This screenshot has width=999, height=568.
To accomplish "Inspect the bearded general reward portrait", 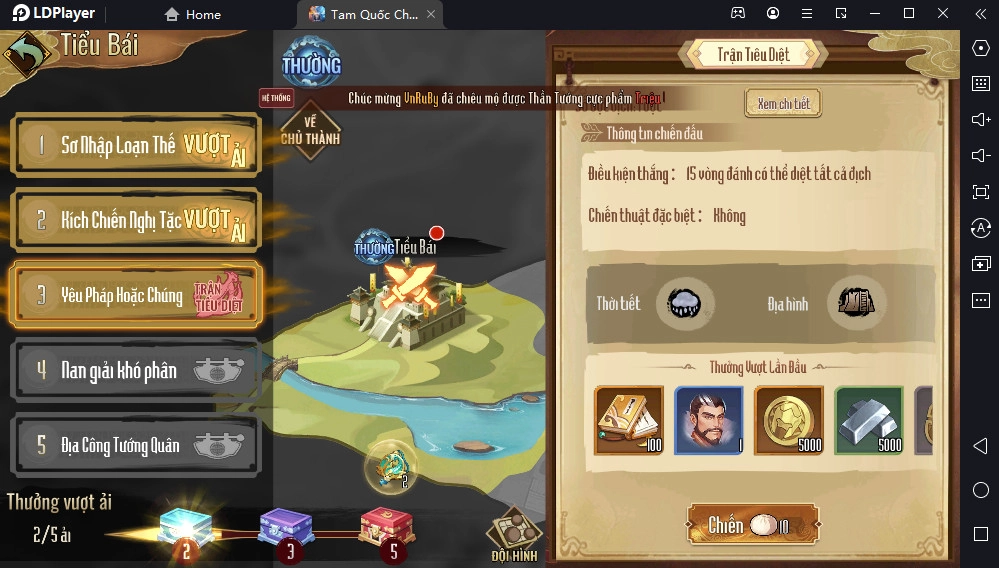I will 709,420.
